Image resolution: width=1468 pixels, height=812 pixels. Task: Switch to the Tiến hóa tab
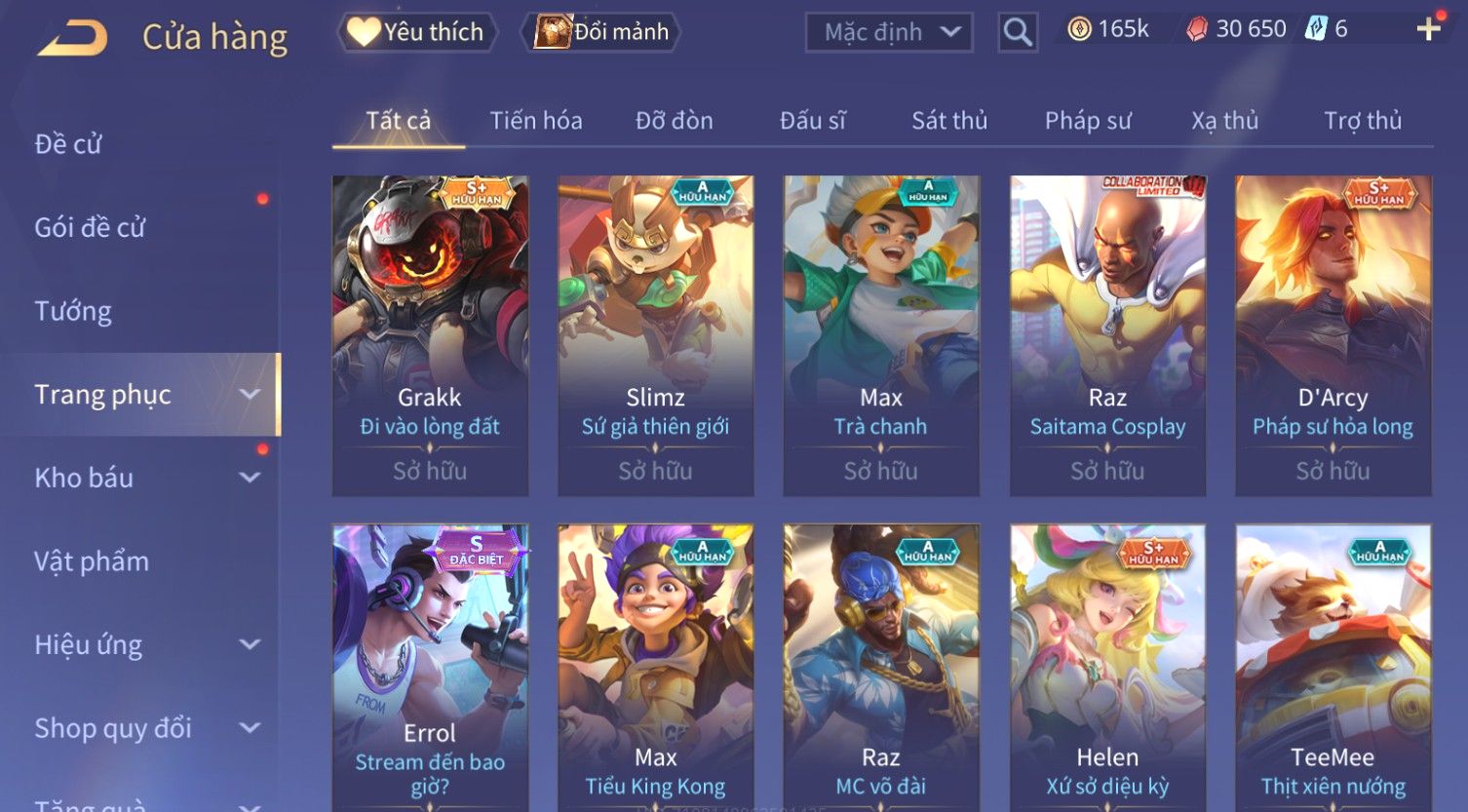(535, 121)
